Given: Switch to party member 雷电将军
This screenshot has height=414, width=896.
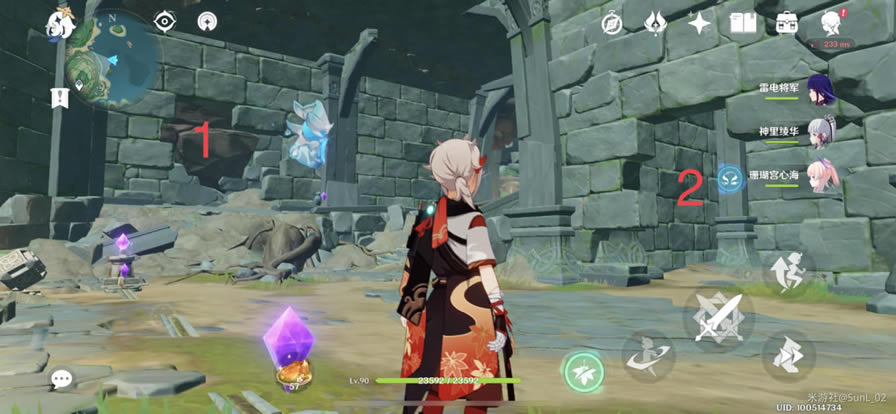Looking at the screenshot, I should (820, 87).
